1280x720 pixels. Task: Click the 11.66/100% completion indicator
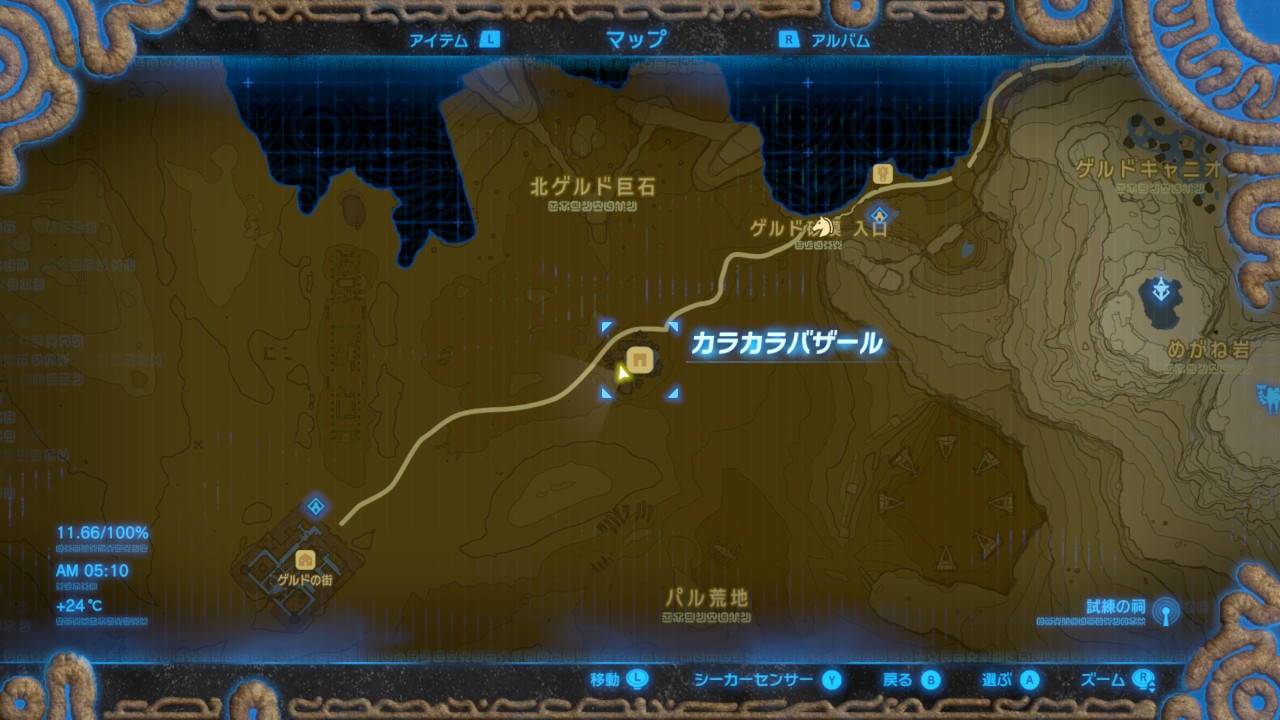(102, 533)
